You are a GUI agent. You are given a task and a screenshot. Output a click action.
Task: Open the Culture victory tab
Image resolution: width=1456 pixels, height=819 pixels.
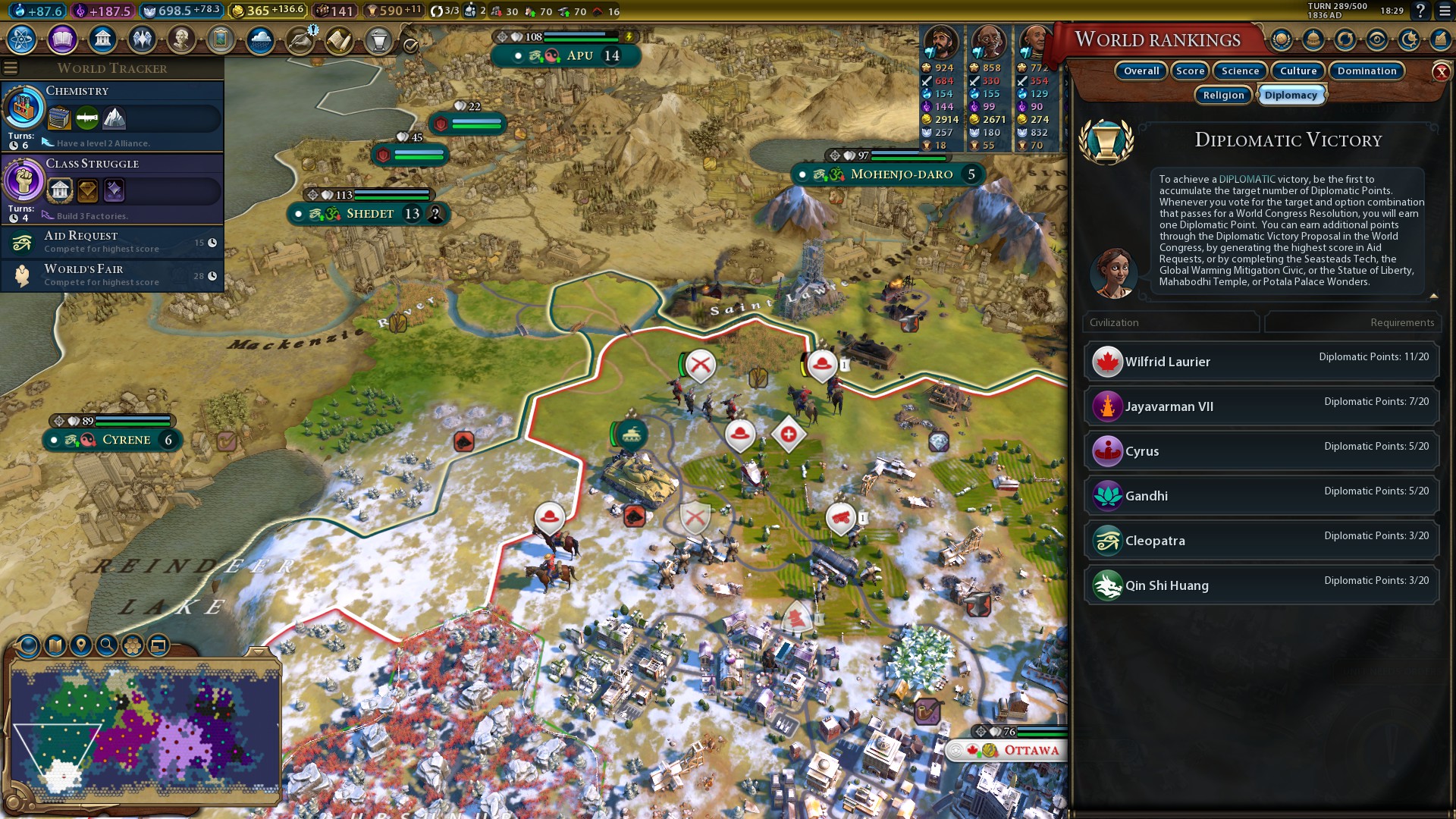1298,71
